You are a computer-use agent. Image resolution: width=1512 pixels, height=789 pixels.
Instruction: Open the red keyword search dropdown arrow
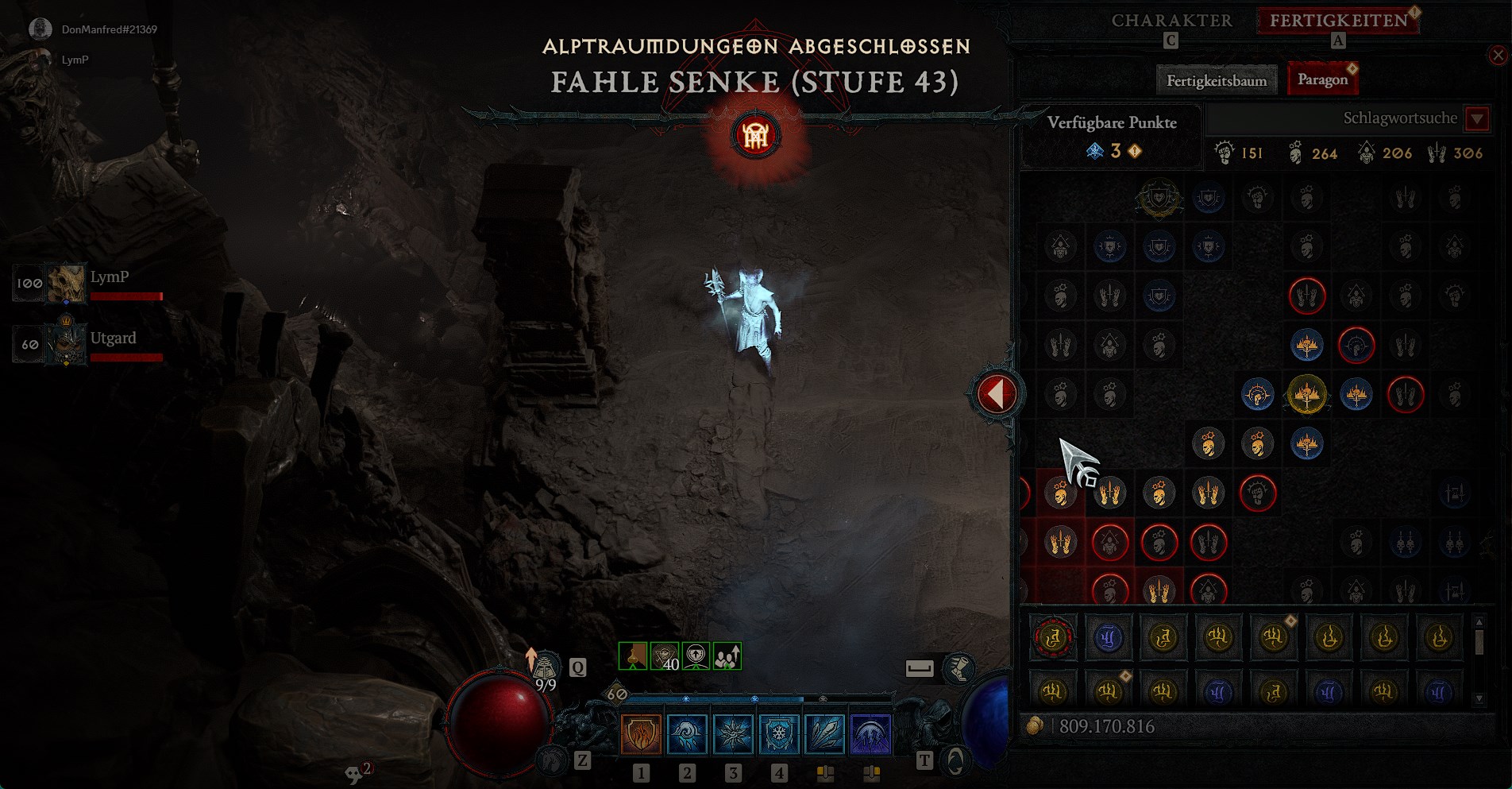point(1477,119)
